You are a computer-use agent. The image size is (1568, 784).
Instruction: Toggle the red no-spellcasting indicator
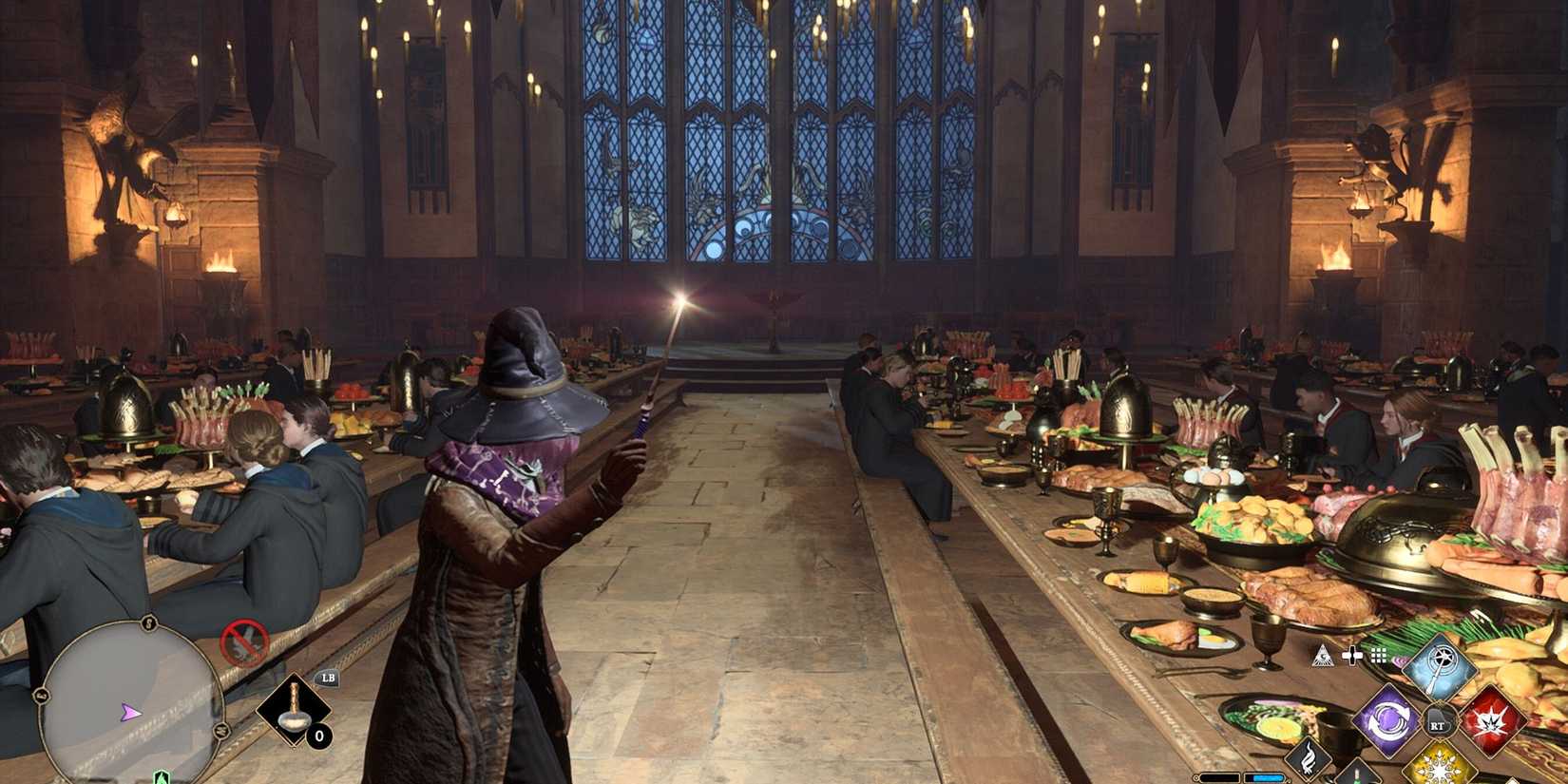coord(244,641)
